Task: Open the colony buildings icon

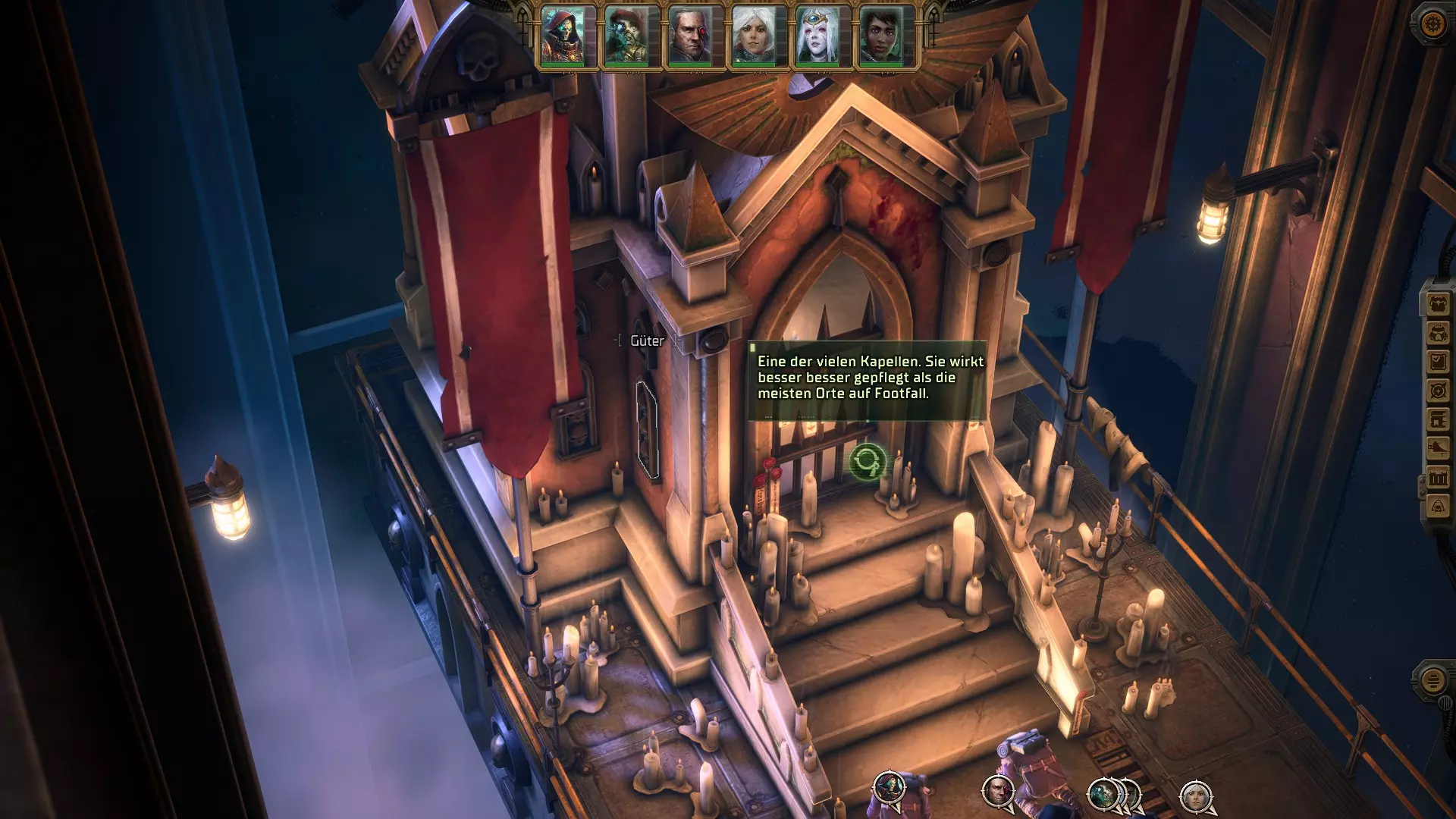Action: tap(1439, 478)
